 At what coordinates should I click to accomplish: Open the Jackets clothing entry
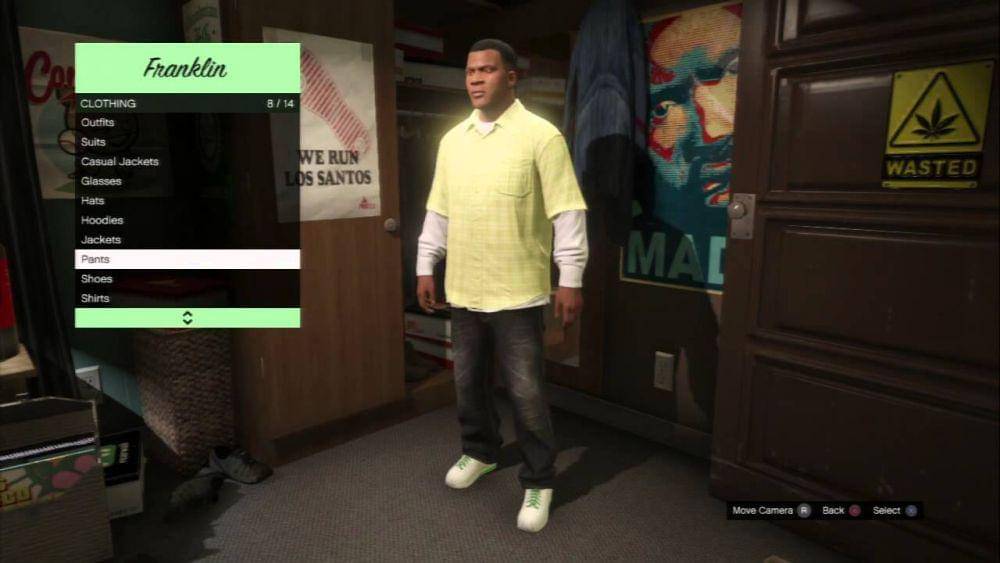pyautogui.click(x=101, y=240)
